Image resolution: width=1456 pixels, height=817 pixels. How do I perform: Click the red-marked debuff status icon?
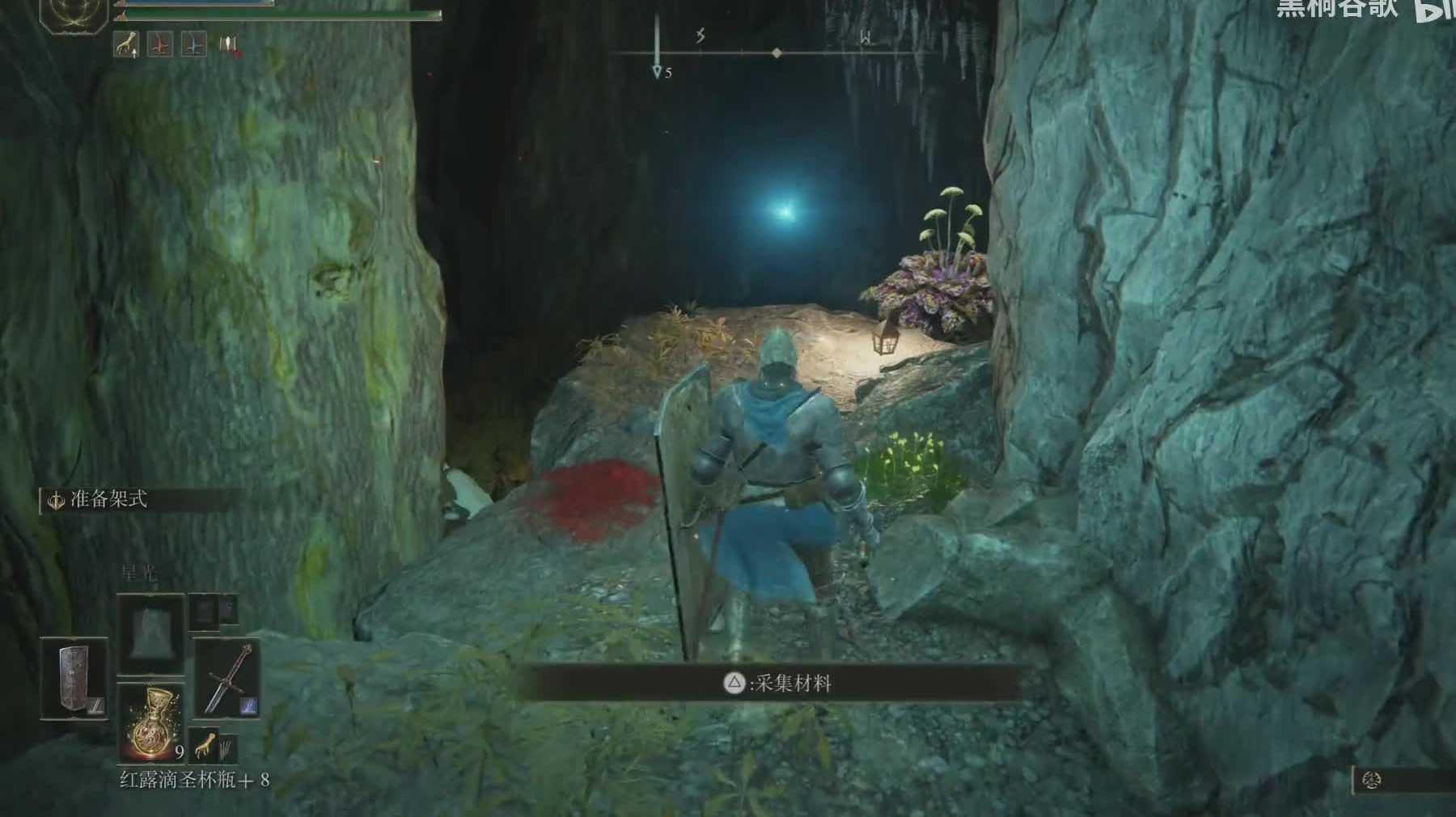(x=229, y=45)
